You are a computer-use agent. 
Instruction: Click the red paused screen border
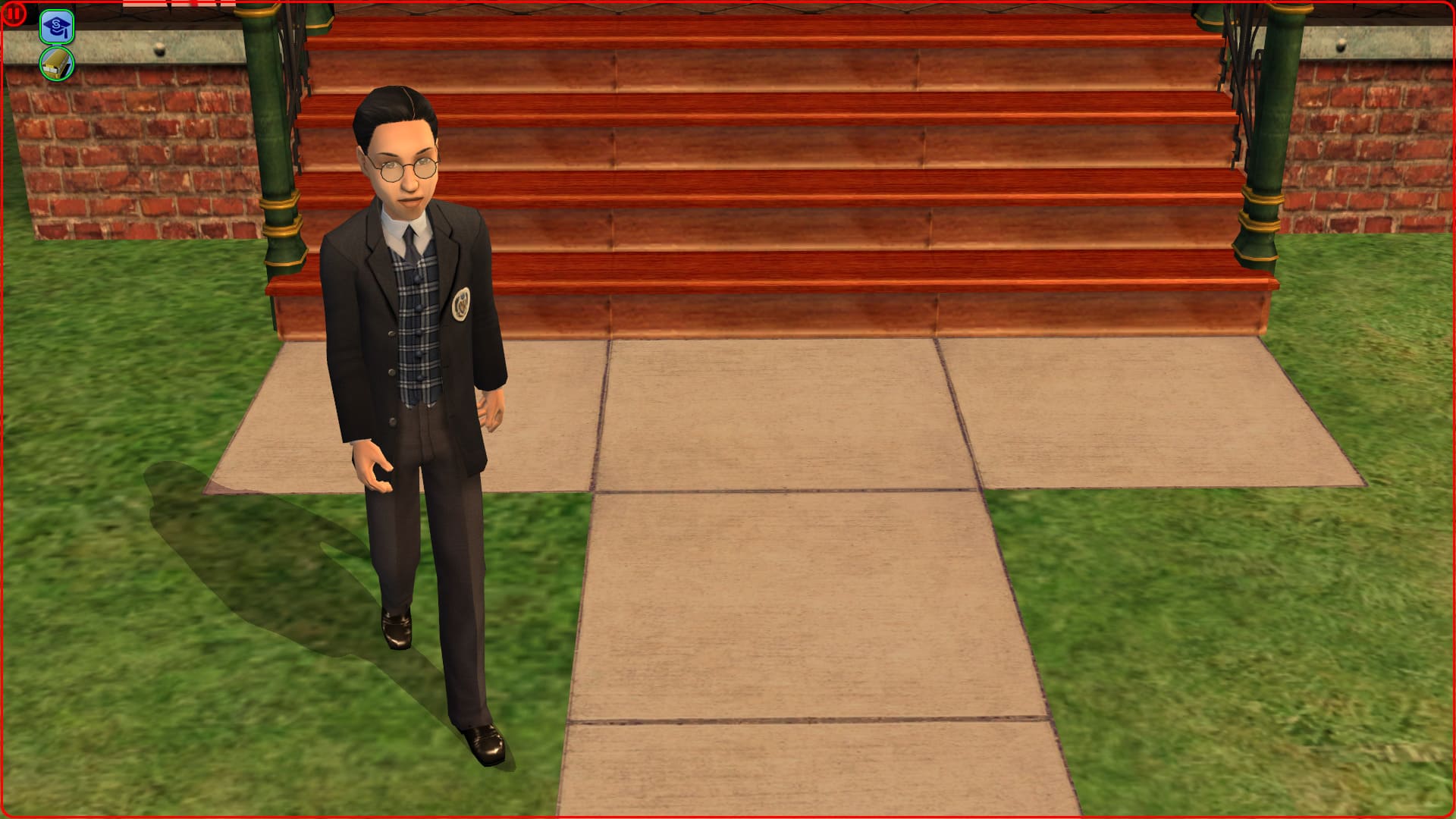click(x=728, y=815)
